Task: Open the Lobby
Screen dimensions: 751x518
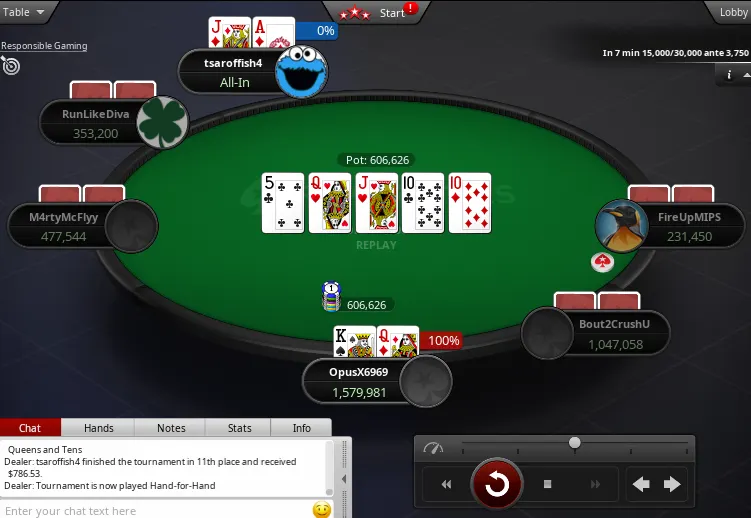Action: (x=733, y=13)
